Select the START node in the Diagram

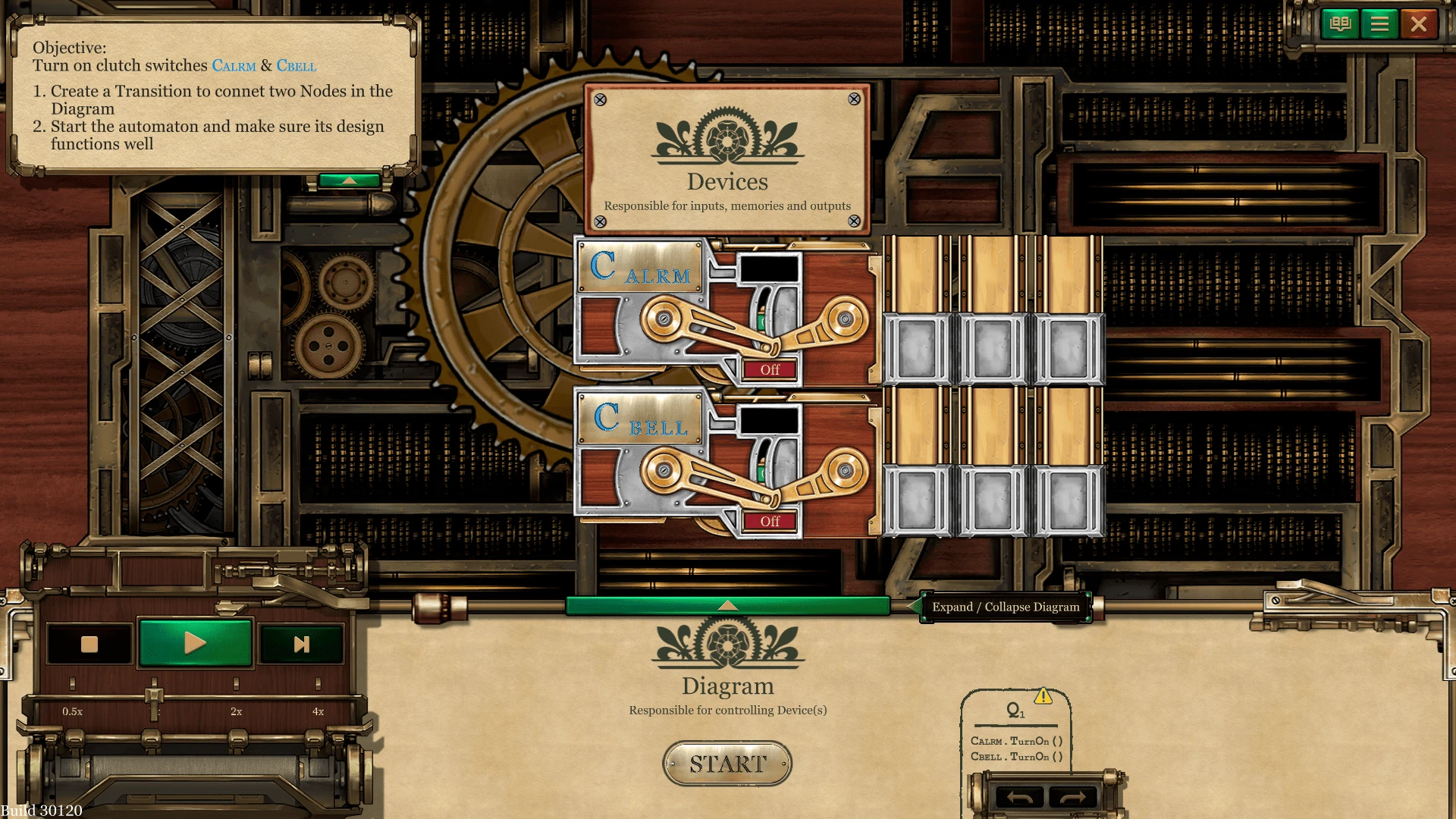click(727, 763)
